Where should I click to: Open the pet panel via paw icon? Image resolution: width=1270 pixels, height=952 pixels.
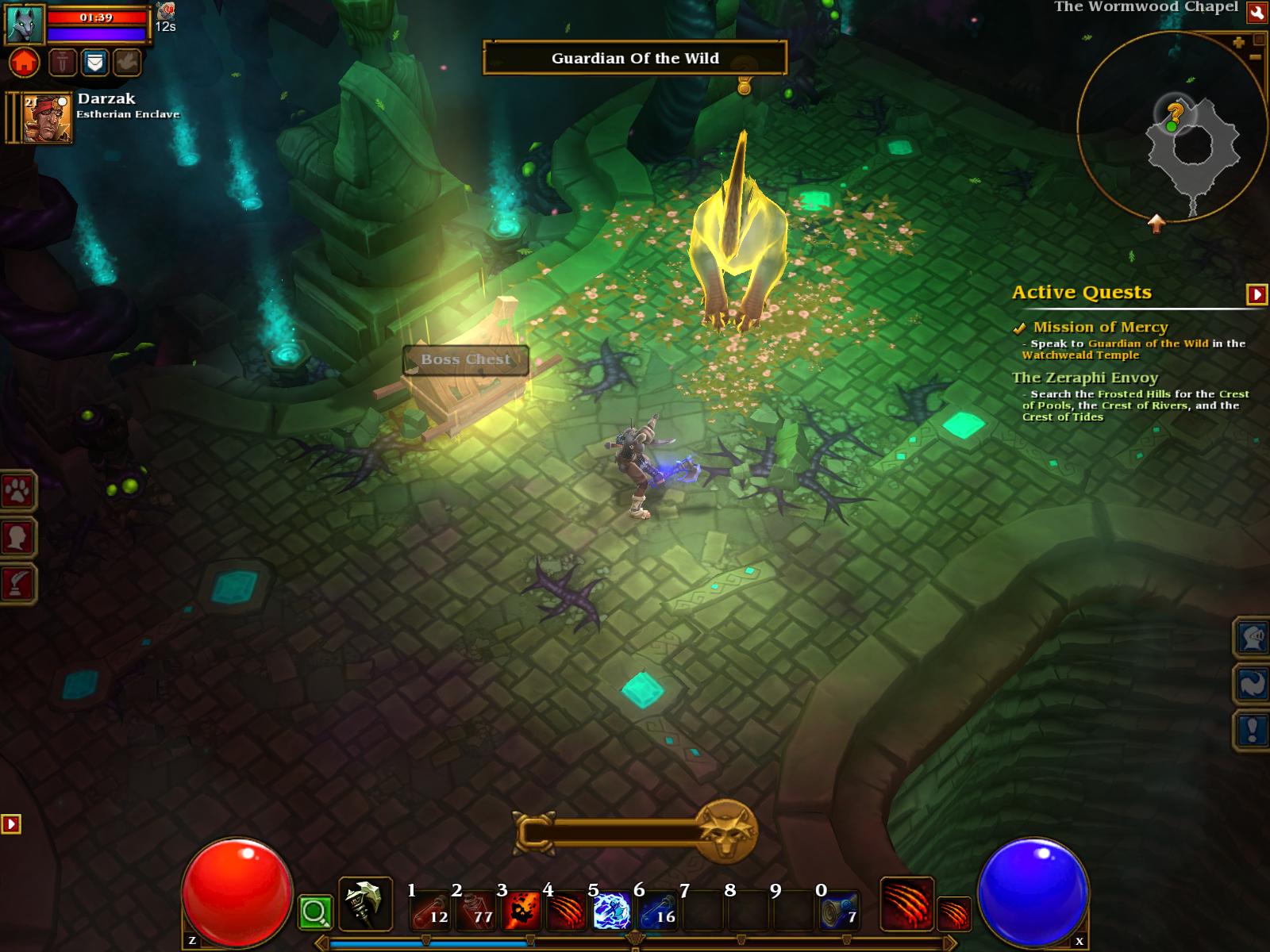pos(17,492)
